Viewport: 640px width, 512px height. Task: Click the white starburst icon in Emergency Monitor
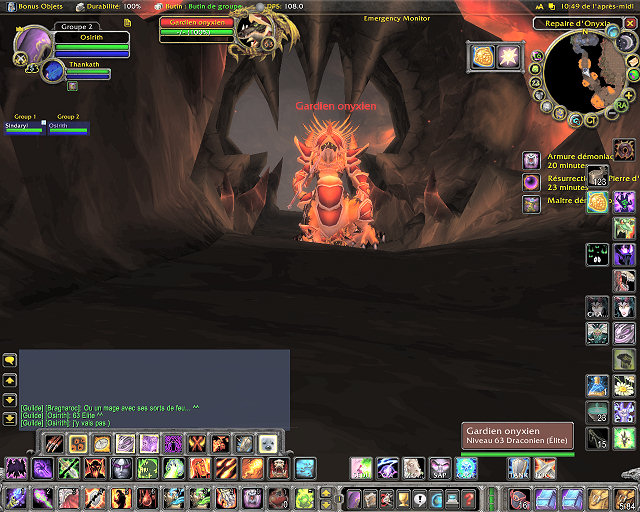tap(509, 57)
